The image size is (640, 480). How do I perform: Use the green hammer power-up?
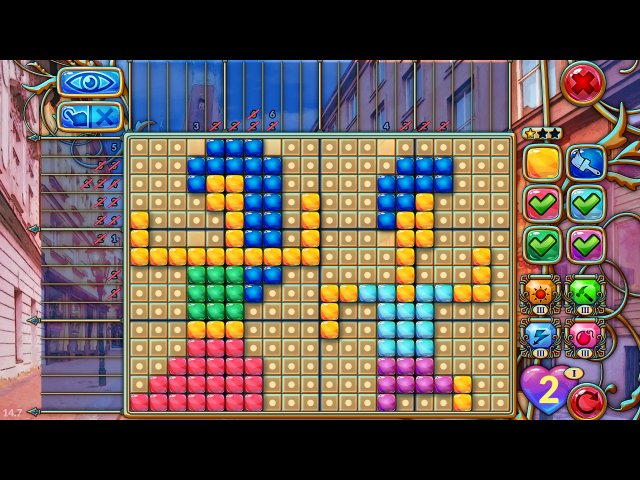585,292
